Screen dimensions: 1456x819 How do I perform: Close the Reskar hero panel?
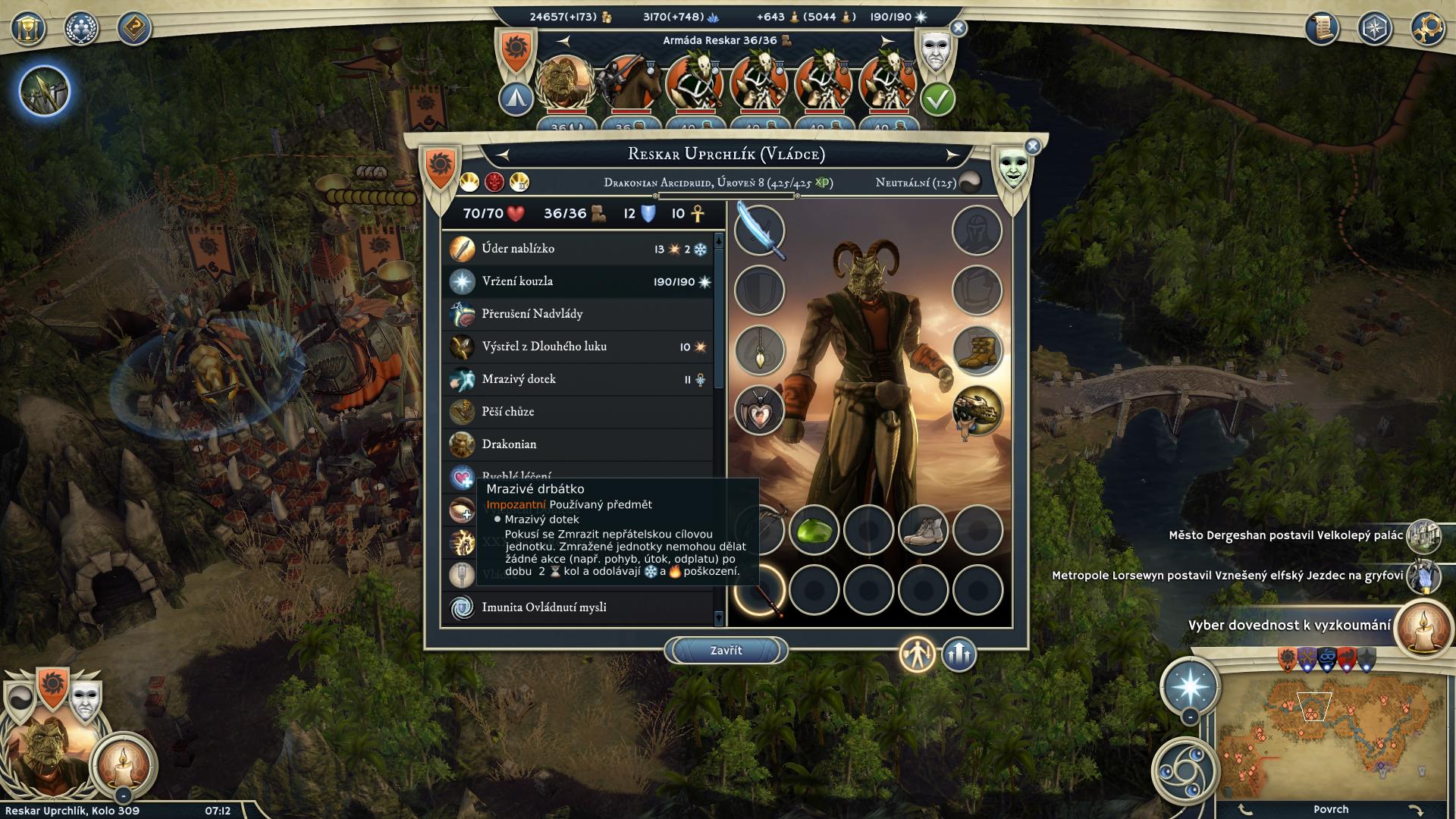pyautogui.click(x=1032, y=146)
